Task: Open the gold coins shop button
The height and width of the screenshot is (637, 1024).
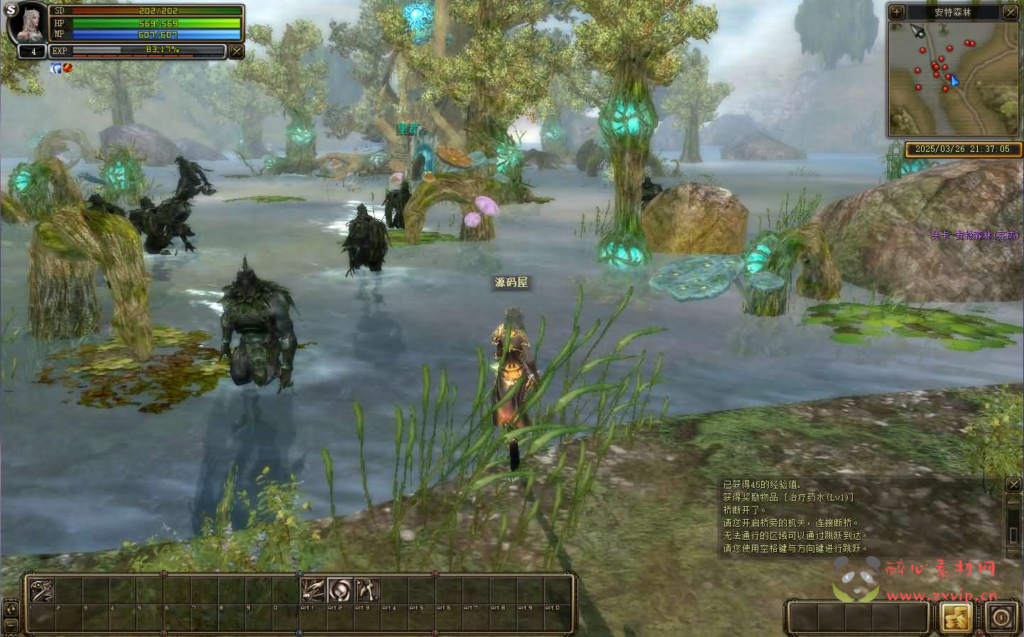Action: coord(955,616)
